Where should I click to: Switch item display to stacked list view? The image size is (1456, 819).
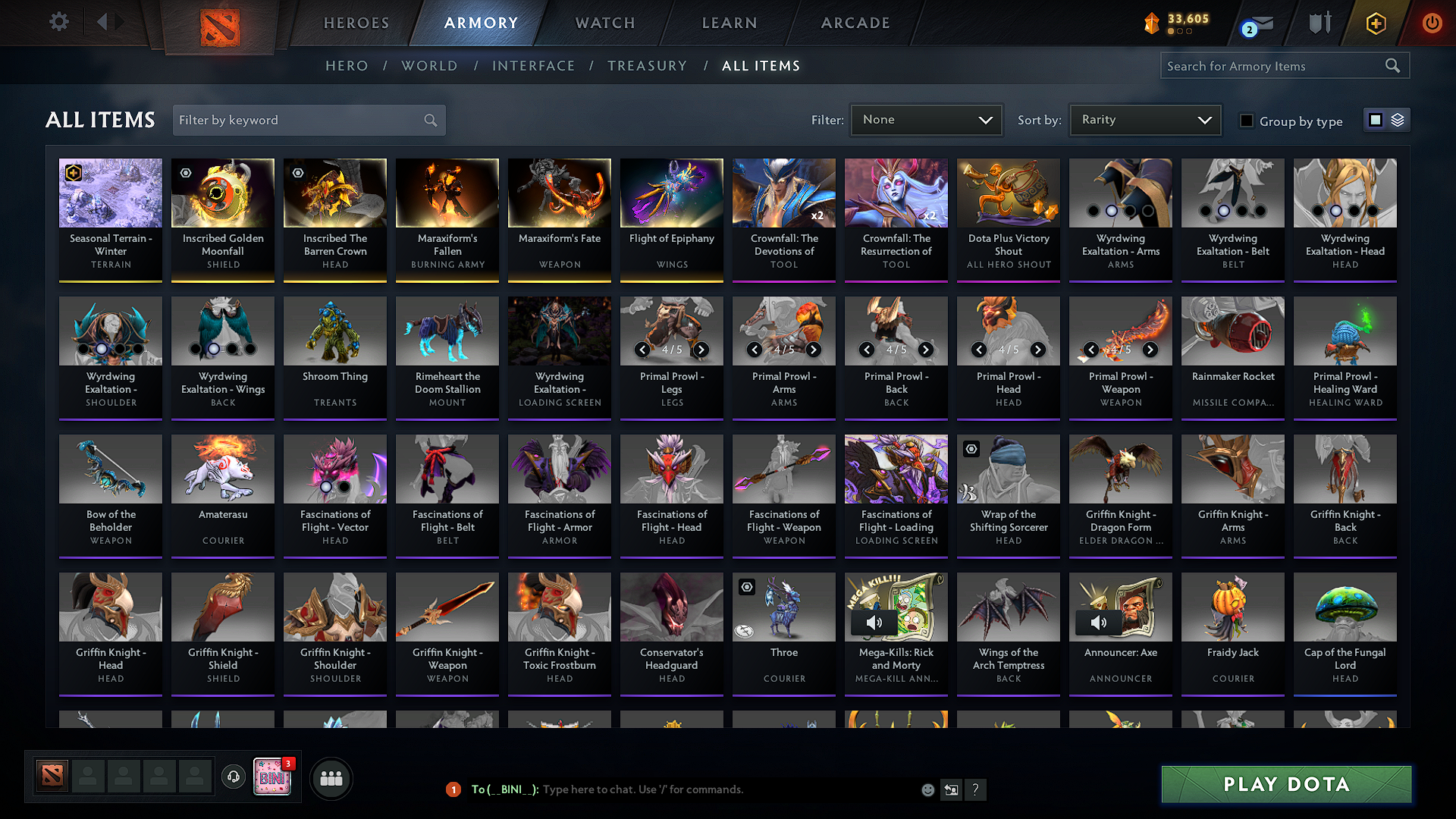(x=1397, y=120)
